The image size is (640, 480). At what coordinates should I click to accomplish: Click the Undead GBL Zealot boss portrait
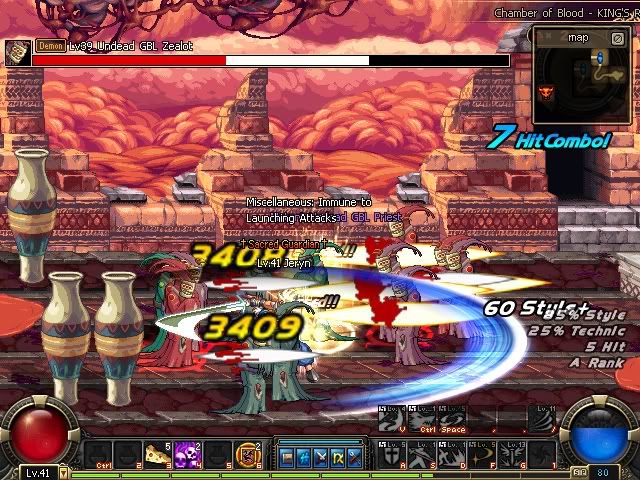[x=17, y=53]
